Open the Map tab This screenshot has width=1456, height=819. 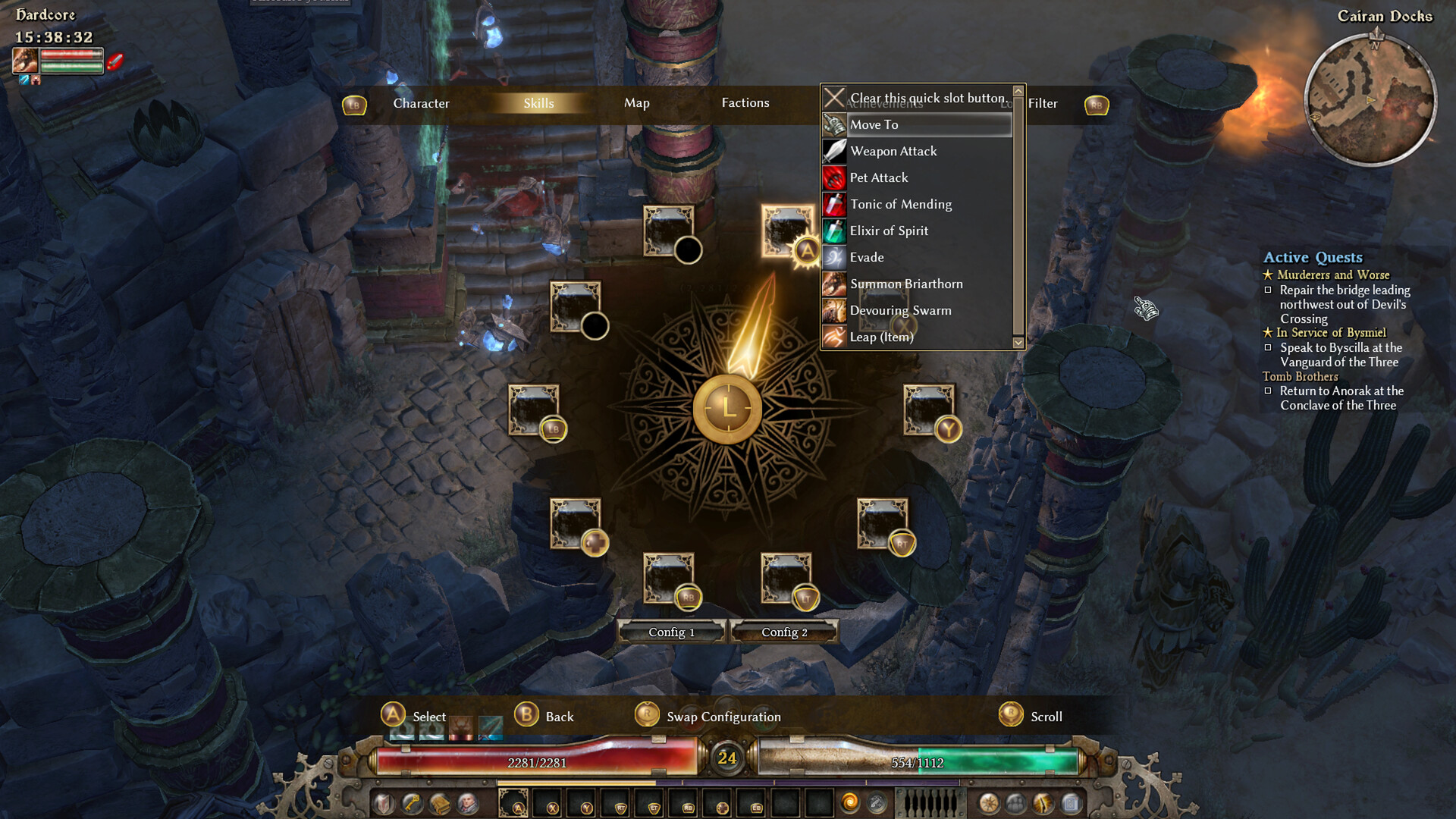point(636,103)
